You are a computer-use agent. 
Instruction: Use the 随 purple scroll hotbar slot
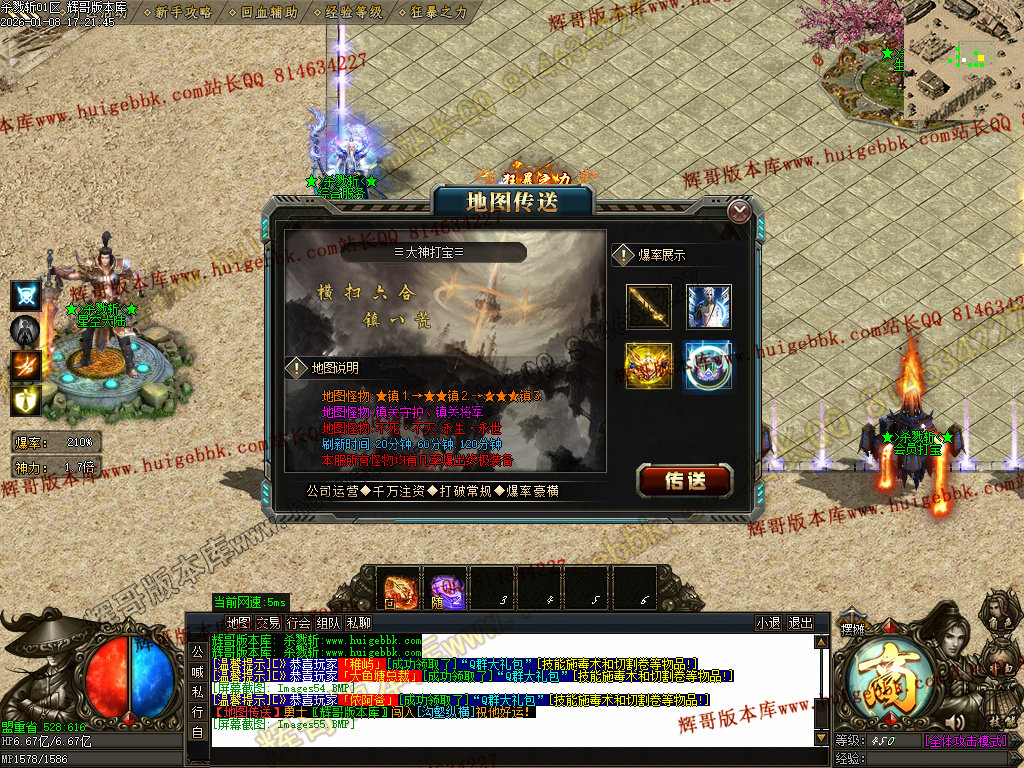tap(447, 589)
